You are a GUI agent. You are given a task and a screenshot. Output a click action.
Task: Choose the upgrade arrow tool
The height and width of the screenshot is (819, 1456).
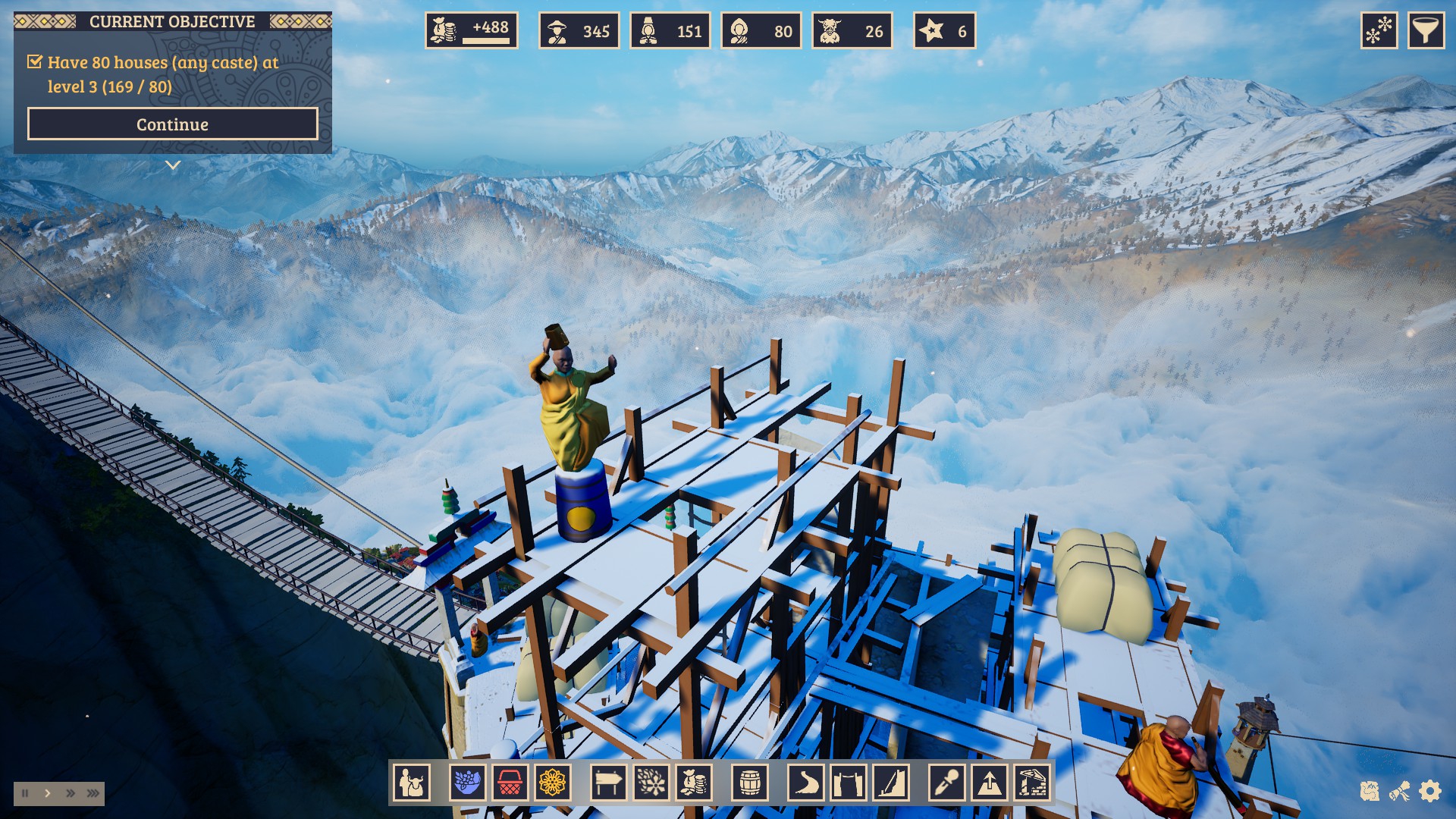[990, 782]
